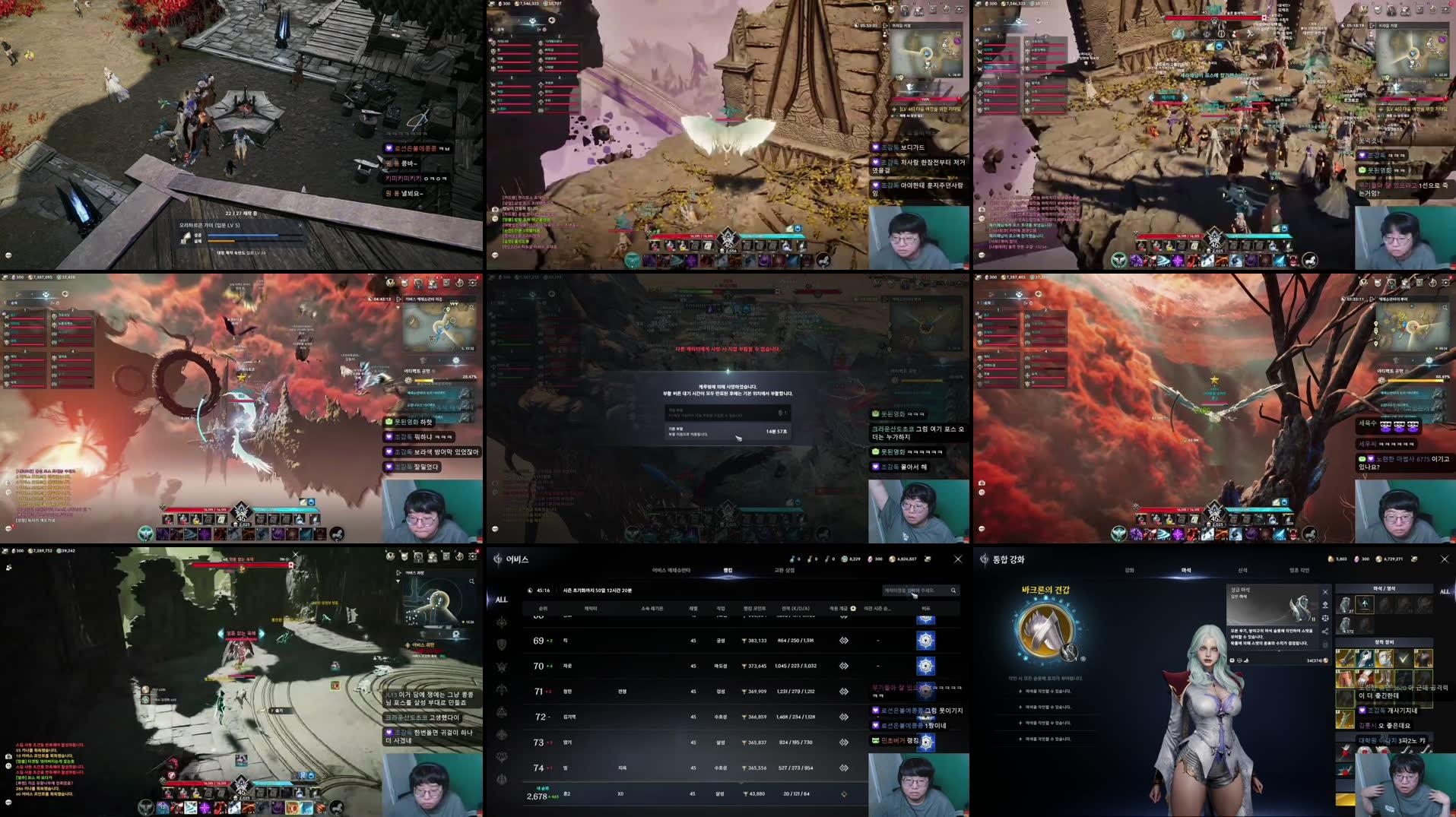Screen dimensions: 1456x817
Task: Switch to the 교환 상점 tab
Action: point(788,569)
